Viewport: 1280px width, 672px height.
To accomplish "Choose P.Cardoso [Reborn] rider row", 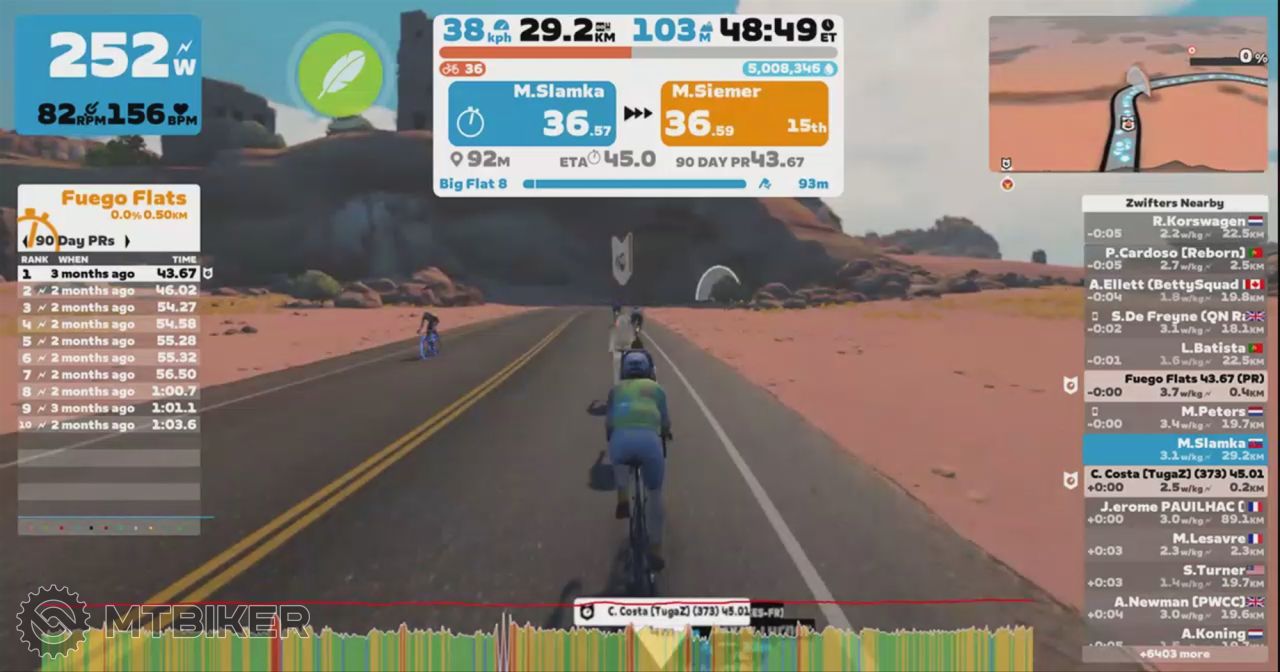I will 1175,259.
